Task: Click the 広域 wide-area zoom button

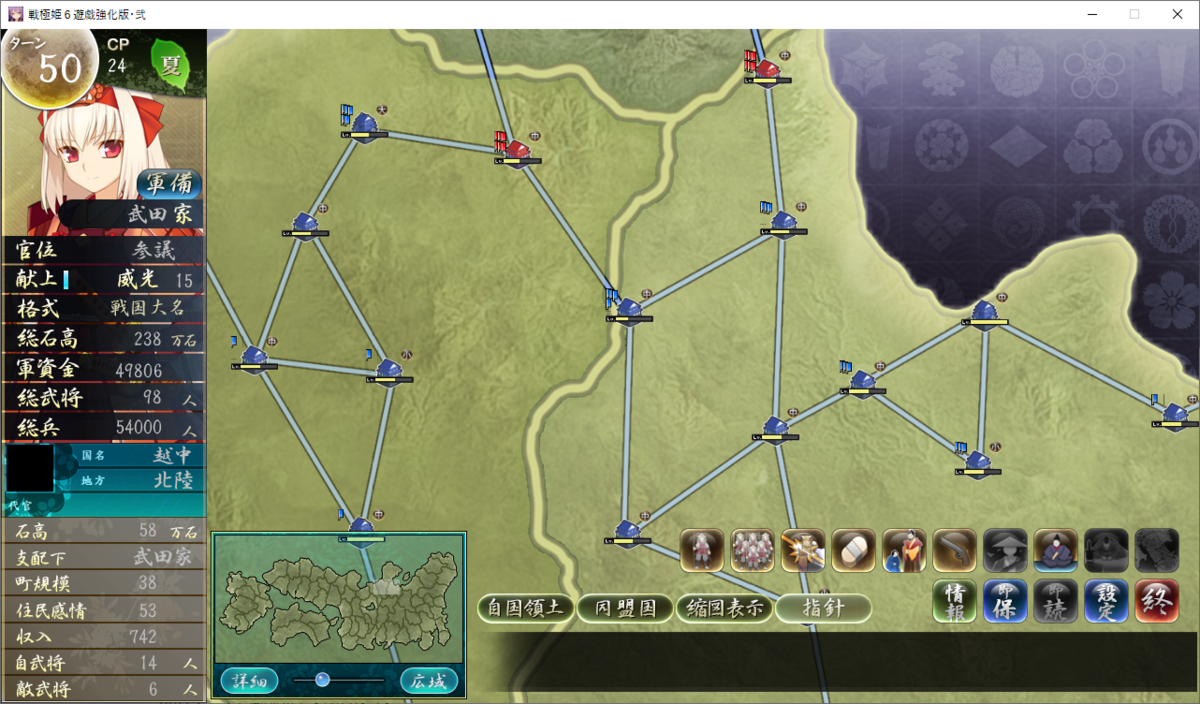Action: [429, 681]
